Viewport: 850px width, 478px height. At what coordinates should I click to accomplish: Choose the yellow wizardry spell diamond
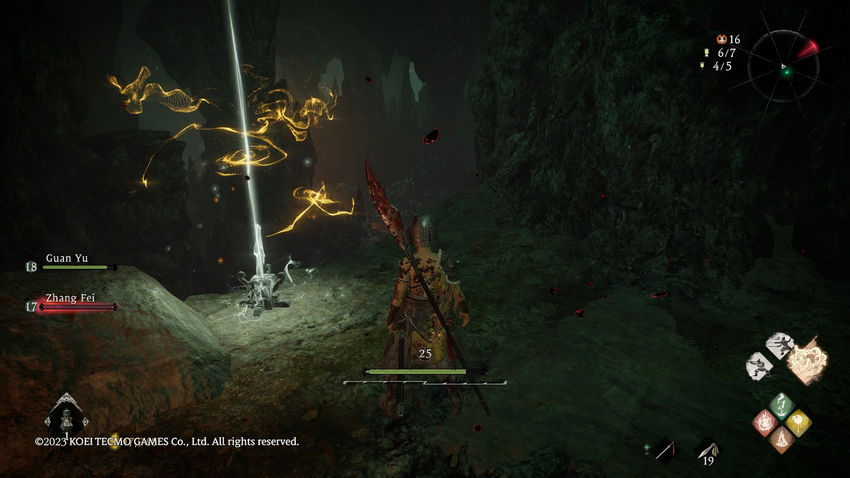pos(798,421)
